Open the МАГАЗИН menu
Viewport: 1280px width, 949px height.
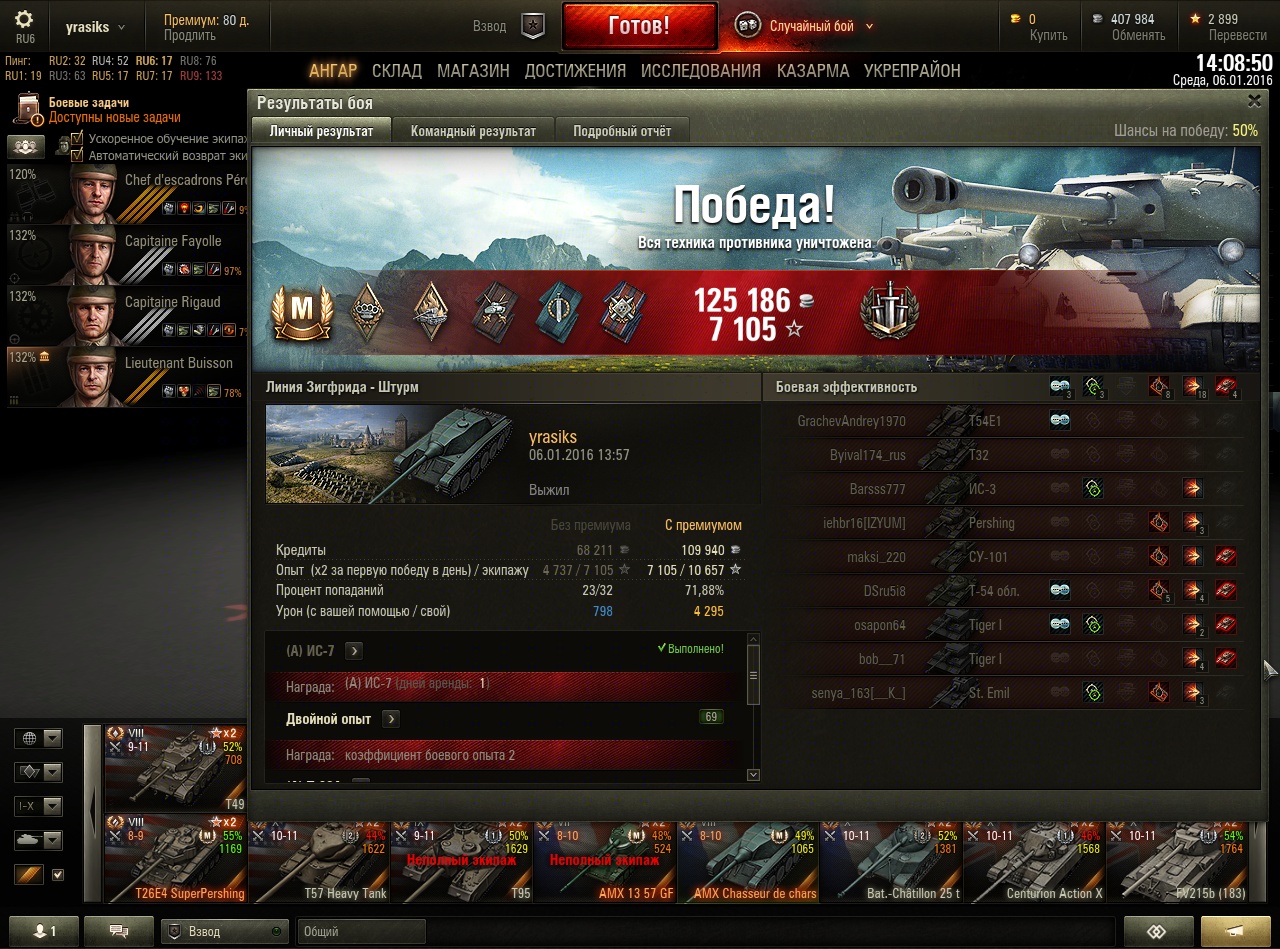tap(473, 71)
